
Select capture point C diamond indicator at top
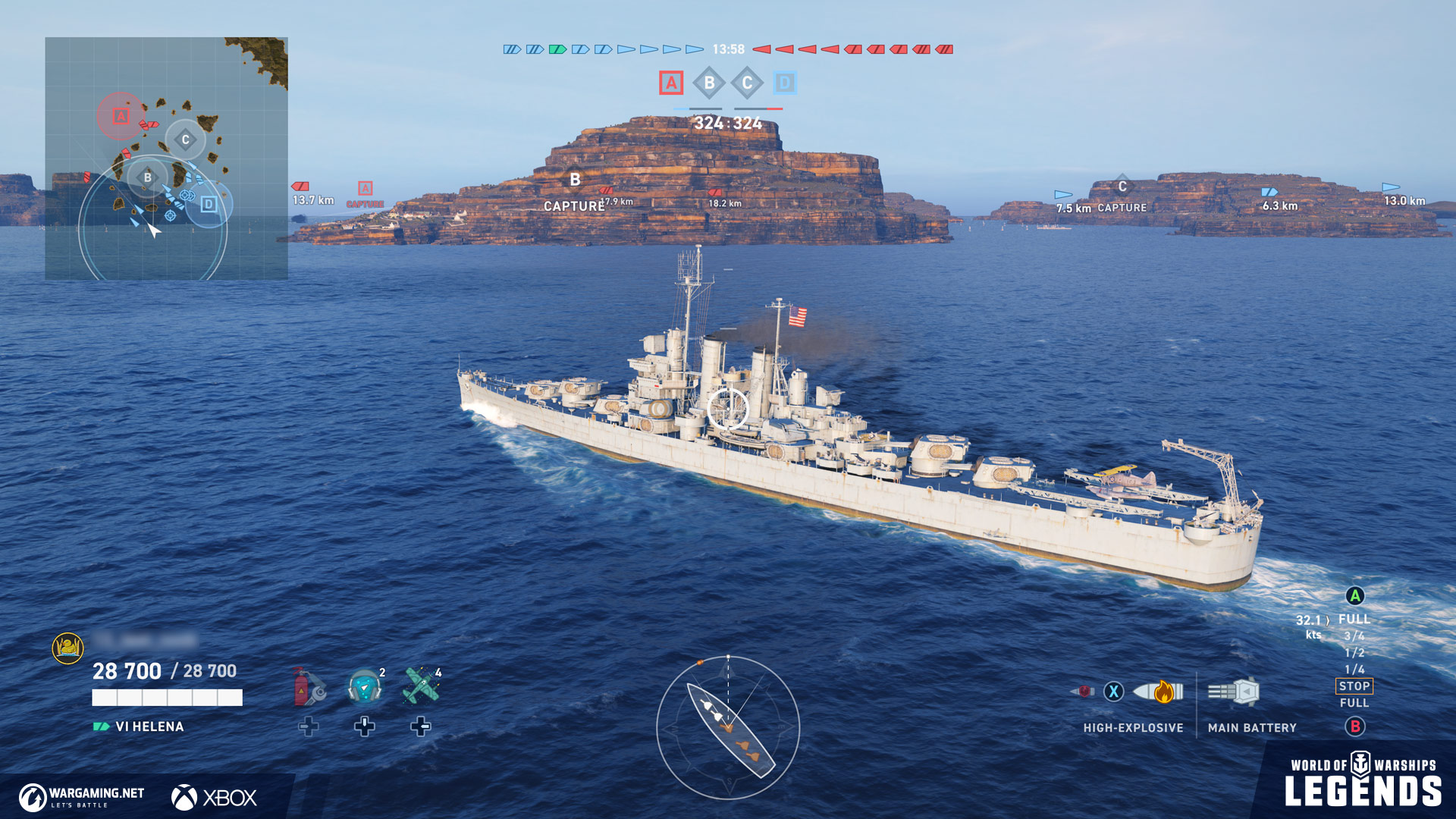click(747, 83)
